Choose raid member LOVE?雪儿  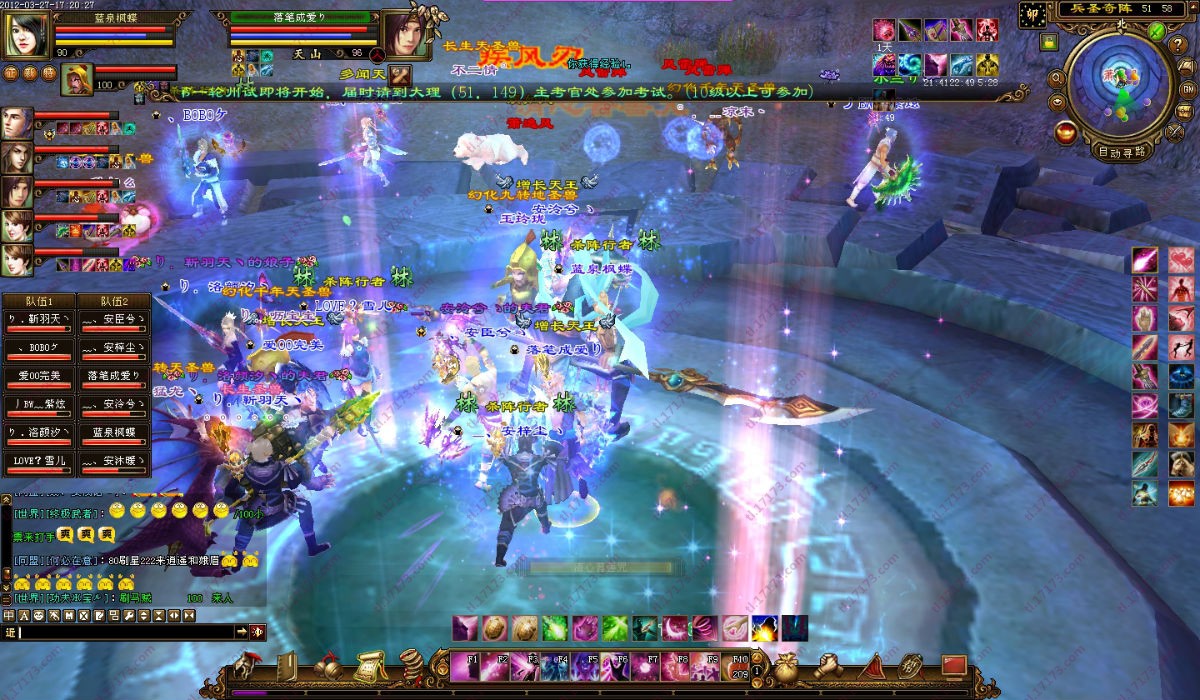click(x=38, y=462)
